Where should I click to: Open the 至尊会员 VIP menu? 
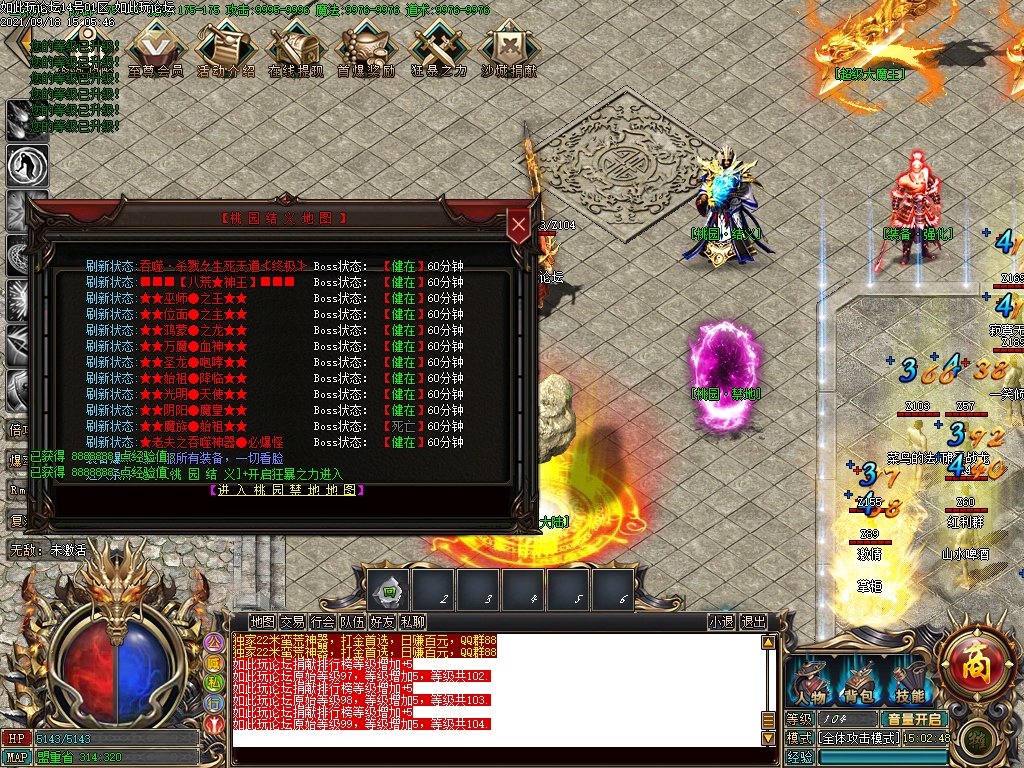click(155, 48)
